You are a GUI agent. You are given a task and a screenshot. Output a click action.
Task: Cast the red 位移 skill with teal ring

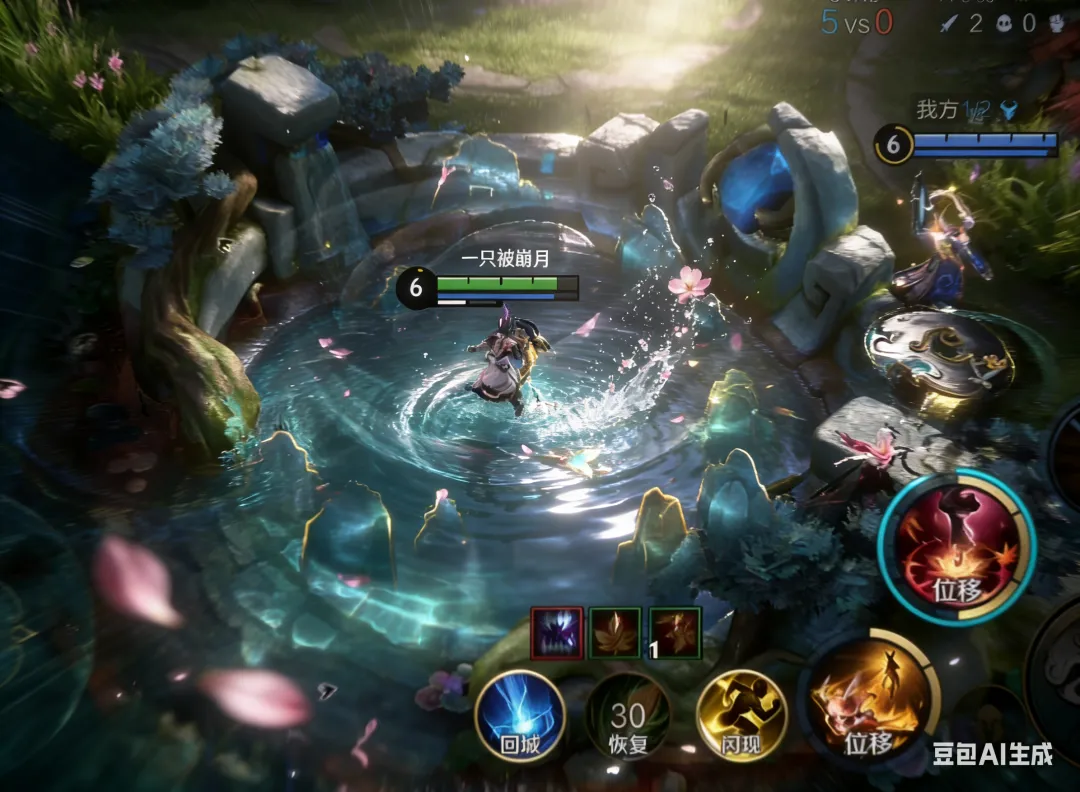click(956, 547)
